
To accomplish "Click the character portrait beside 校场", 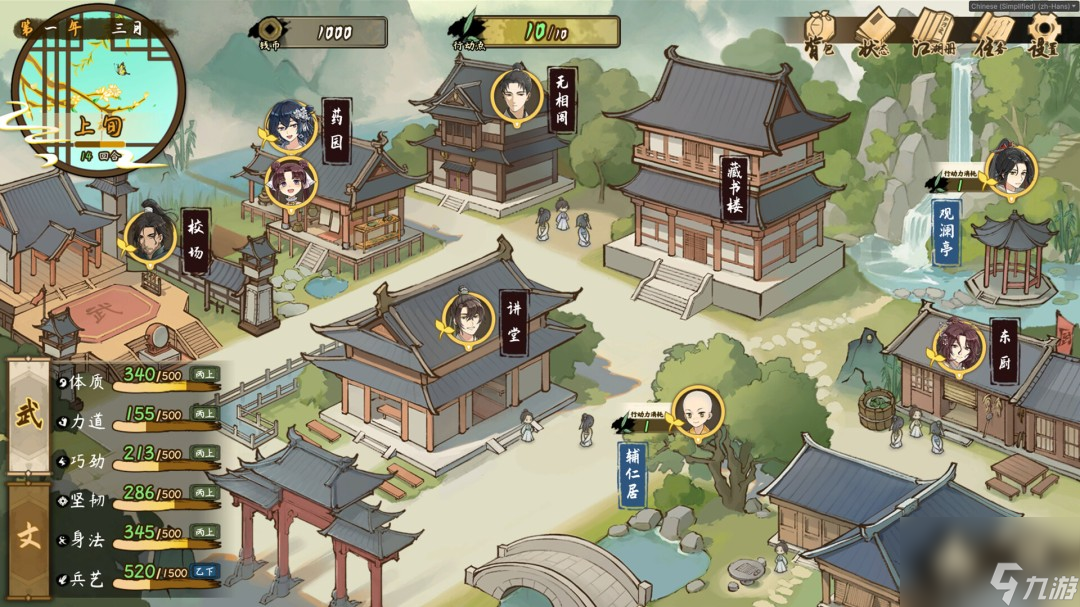I will 150,236.
